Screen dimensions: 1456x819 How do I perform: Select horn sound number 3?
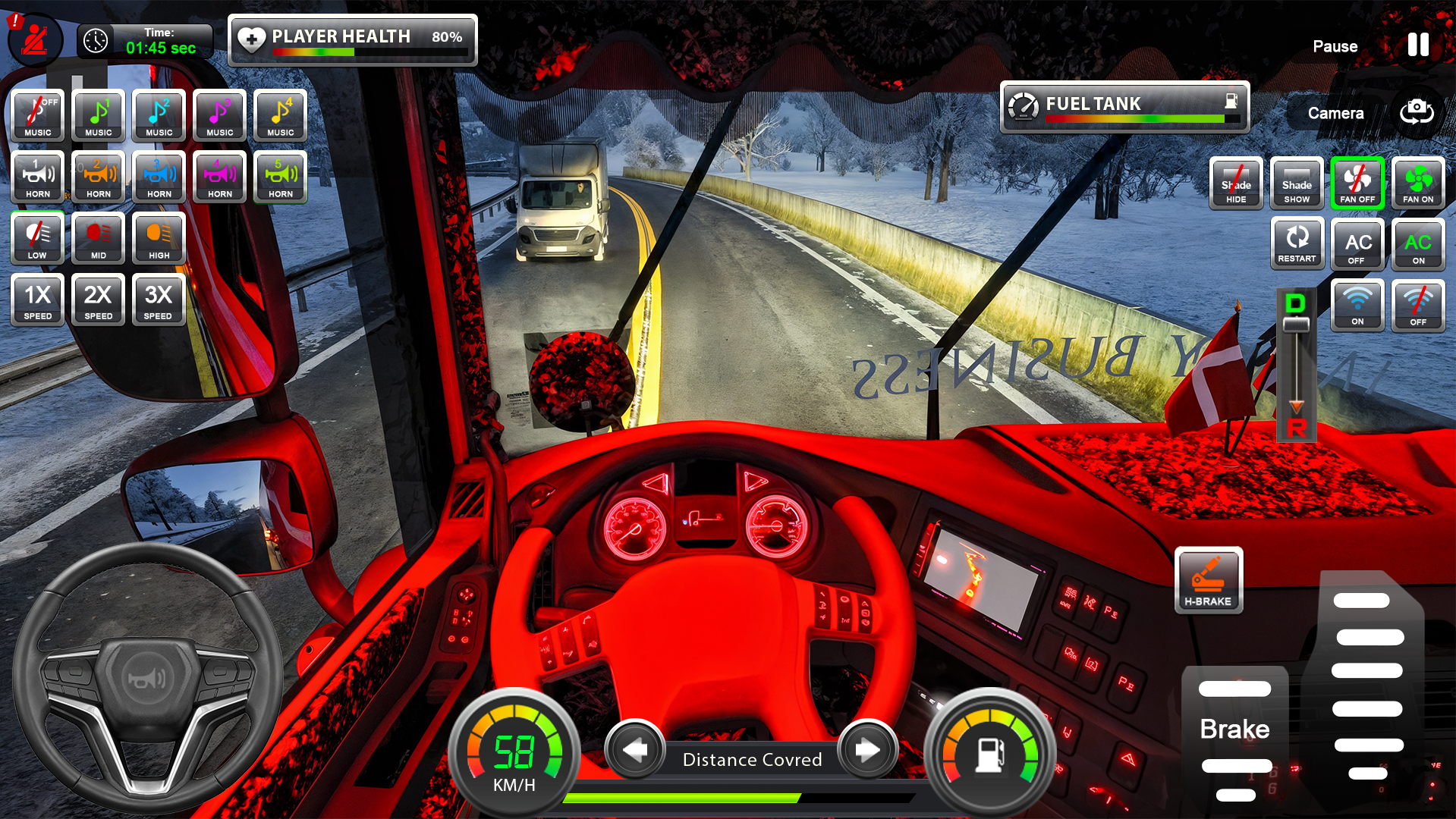point(159,177)
